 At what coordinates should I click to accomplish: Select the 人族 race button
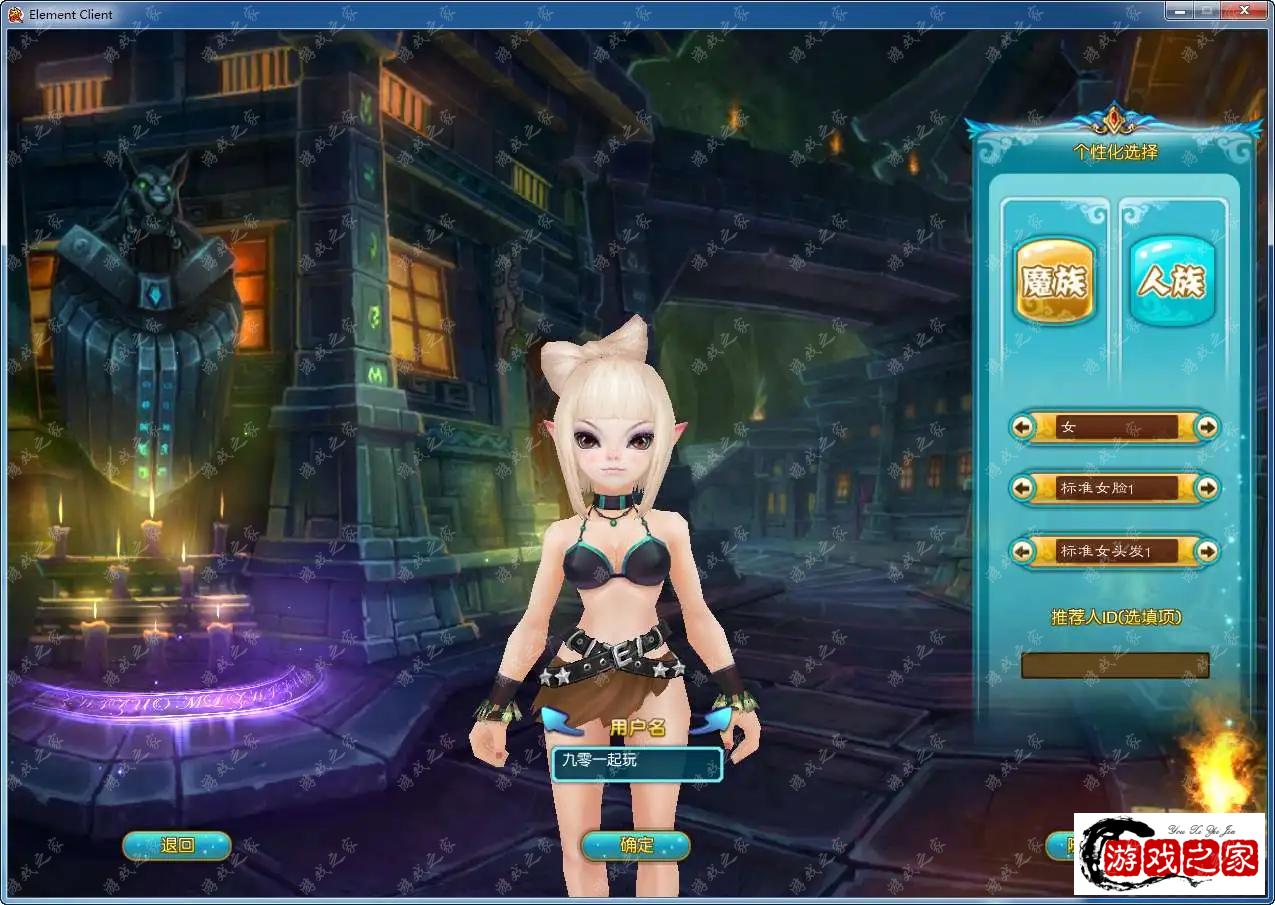[x=1172, y=281]
